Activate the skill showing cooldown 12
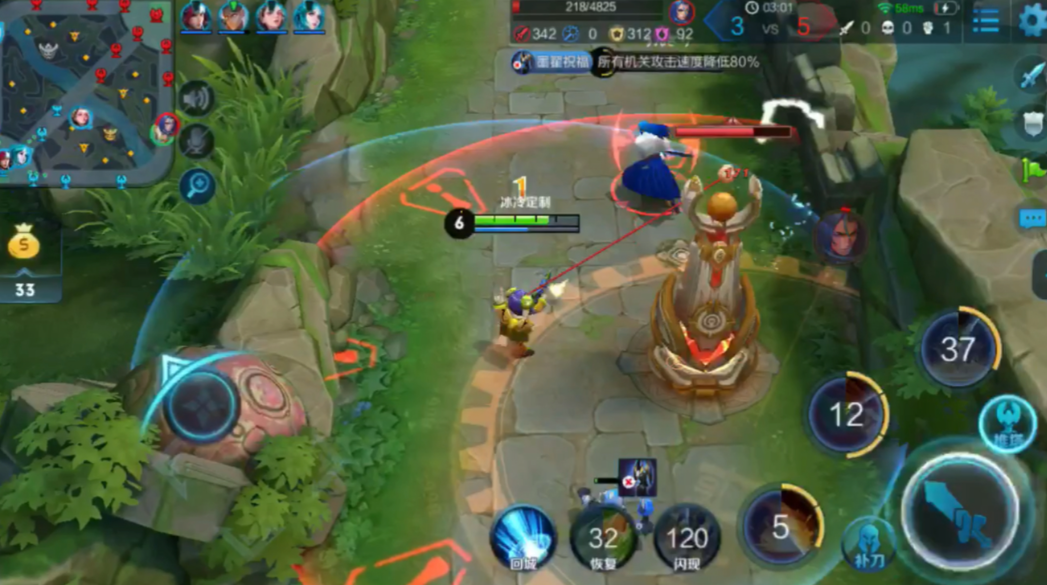Screen dimensions: 1047x585 [x=846, y=415]
